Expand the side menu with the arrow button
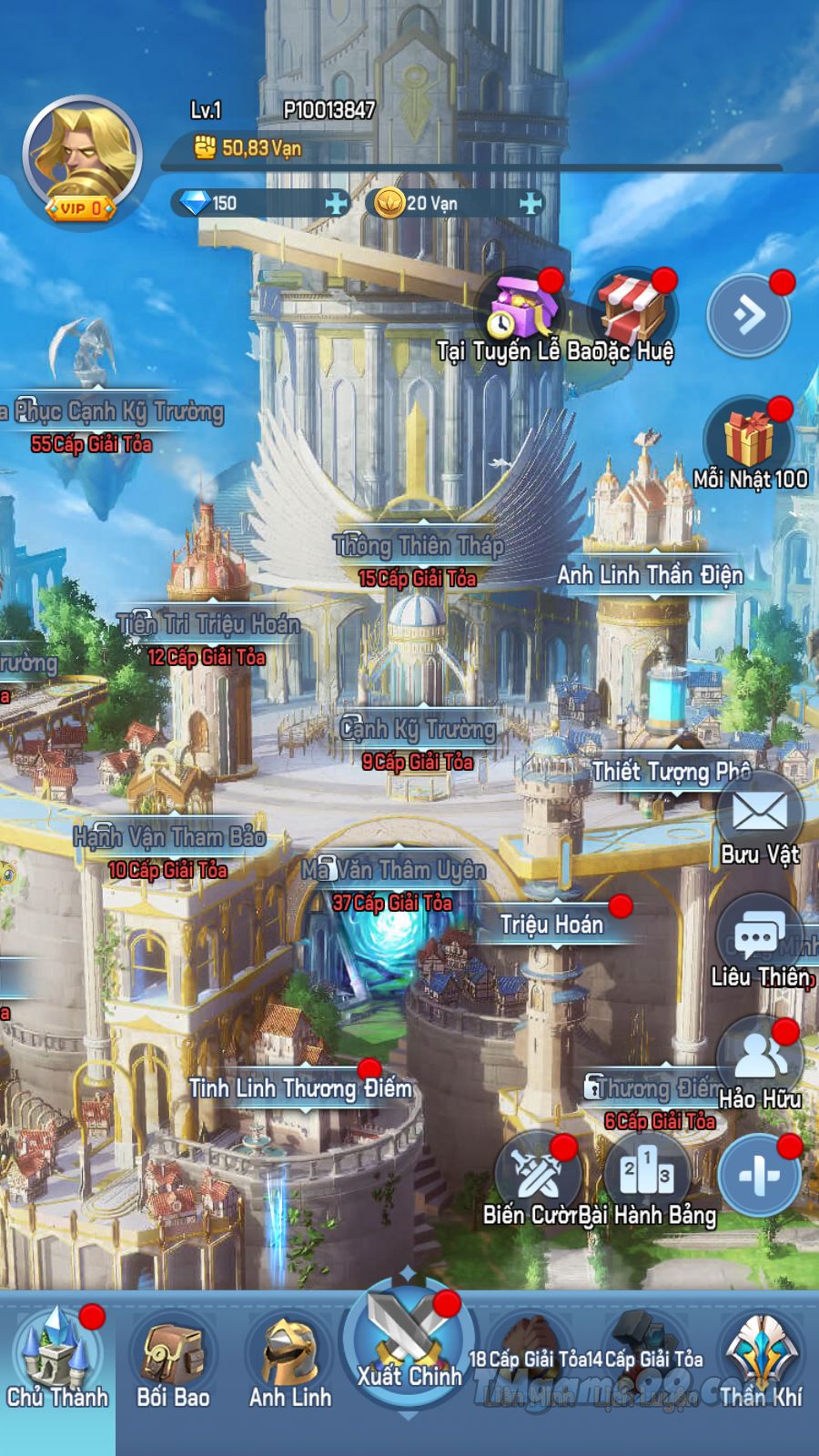 749,315
